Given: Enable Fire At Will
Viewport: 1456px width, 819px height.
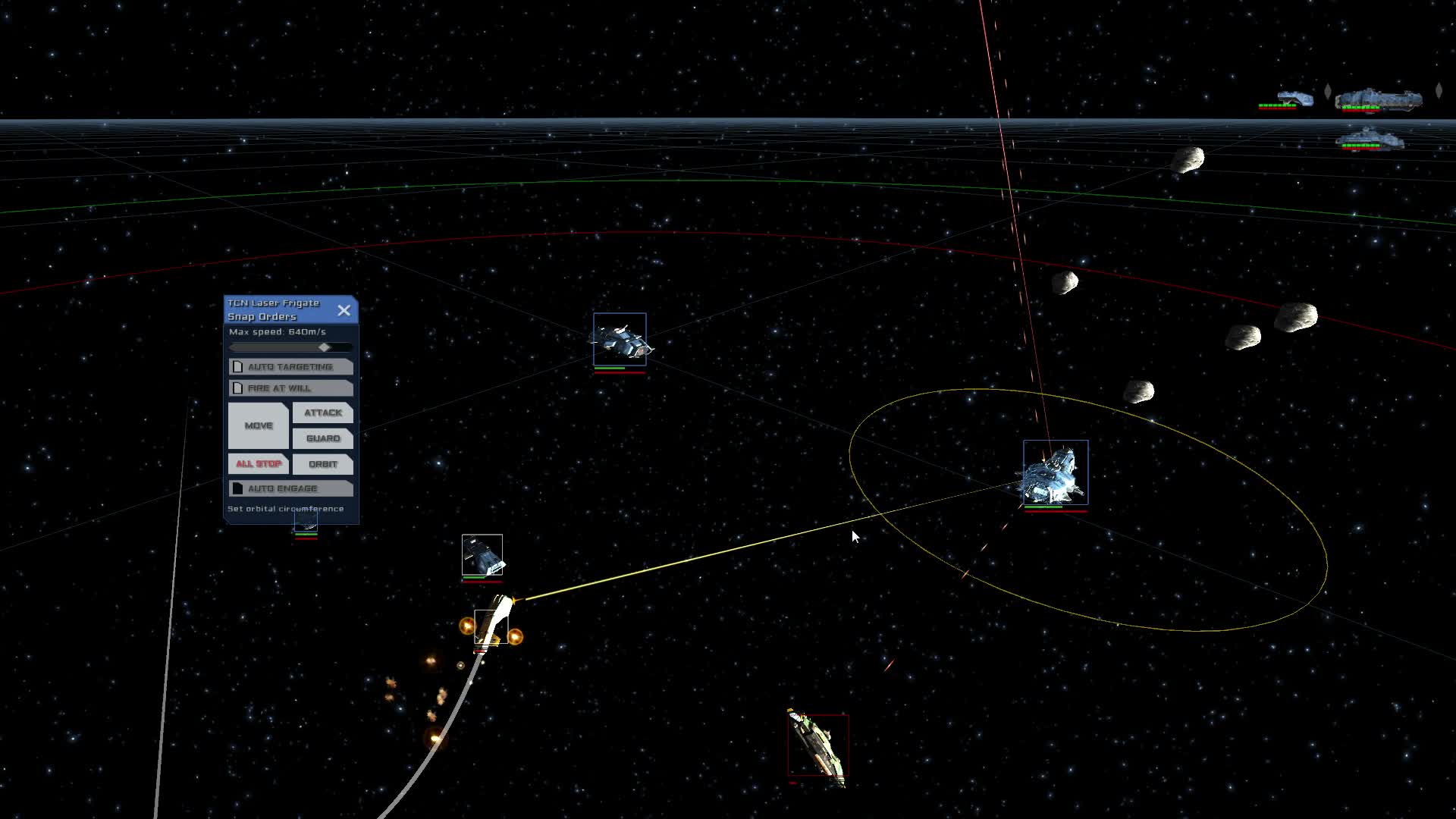Looking at the screenshot, I should (x=238, y=388).
